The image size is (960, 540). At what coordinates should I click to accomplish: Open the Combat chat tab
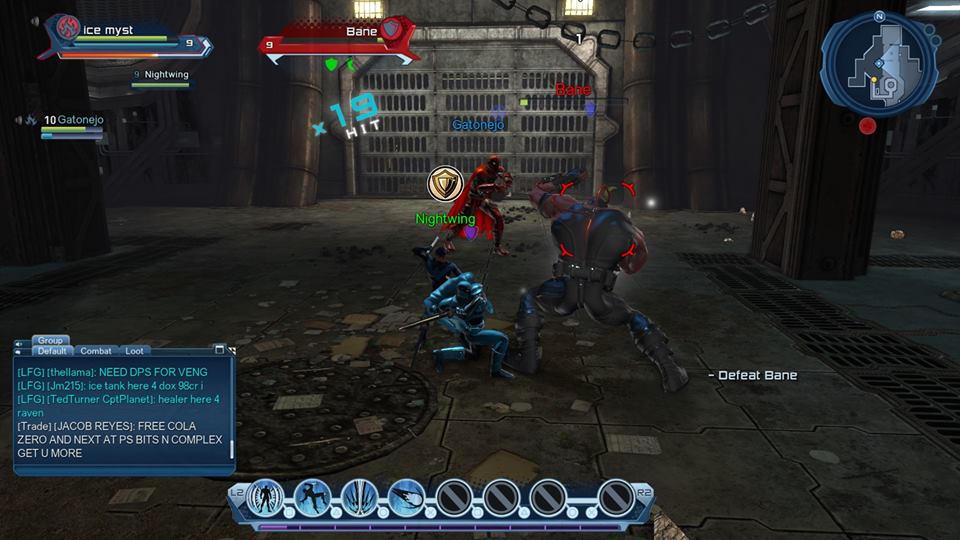coord(96,351)
